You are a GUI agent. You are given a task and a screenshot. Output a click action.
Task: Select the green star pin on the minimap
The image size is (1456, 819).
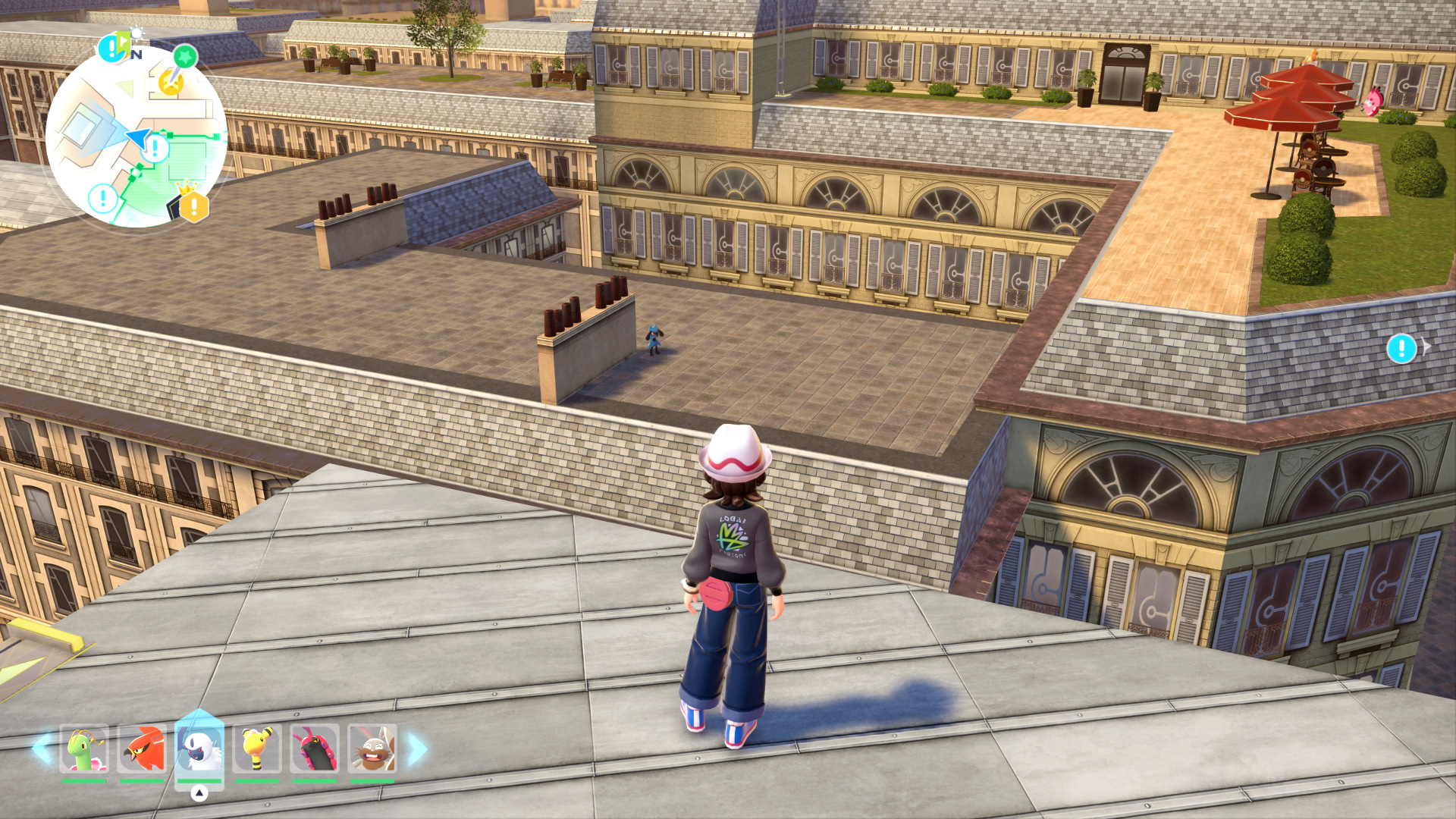tap(184, 56)
